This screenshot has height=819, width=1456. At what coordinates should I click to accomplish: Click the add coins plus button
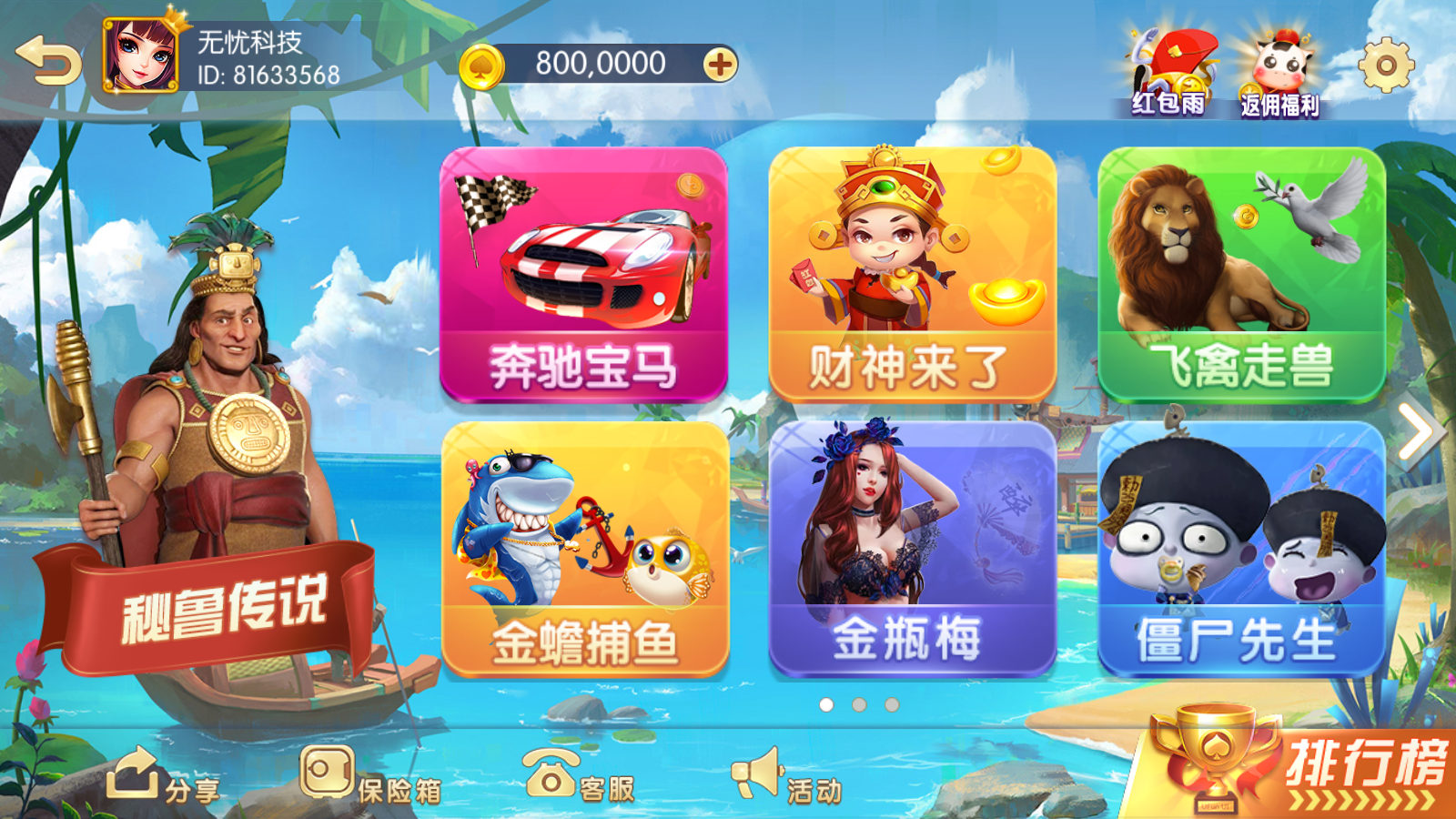click(x=719, y=64)
